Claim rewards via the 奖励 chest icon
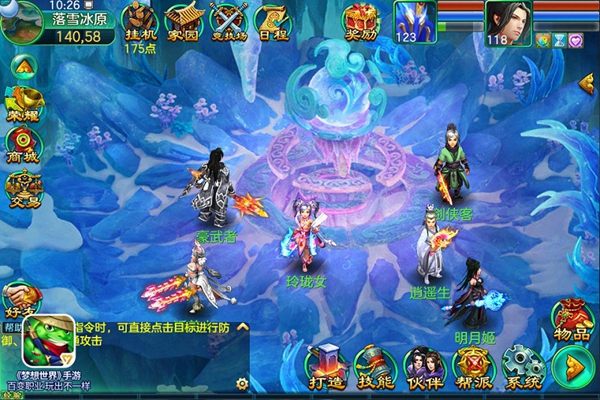Screen dimensions: 600x400 pyautogui.click(x=360, y=20)
